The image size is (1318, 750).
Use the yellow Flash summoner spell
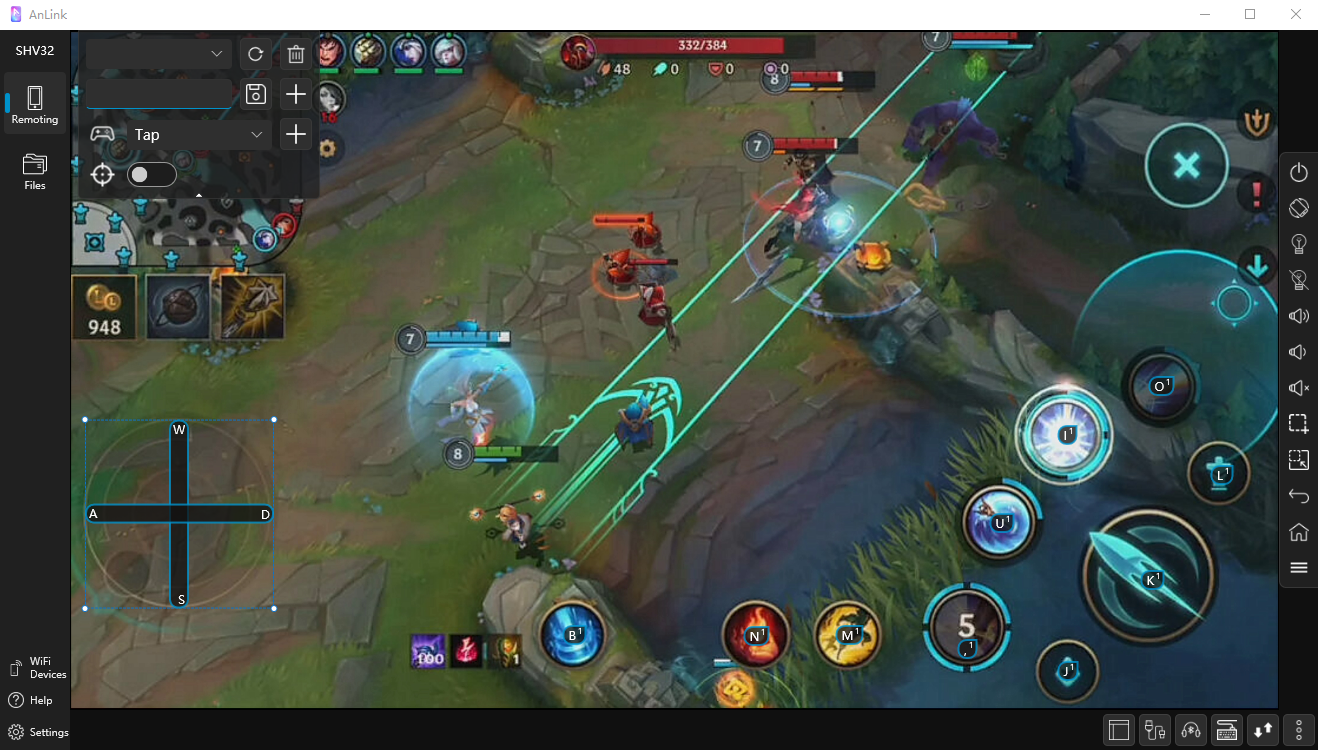[x=848, y=634]
